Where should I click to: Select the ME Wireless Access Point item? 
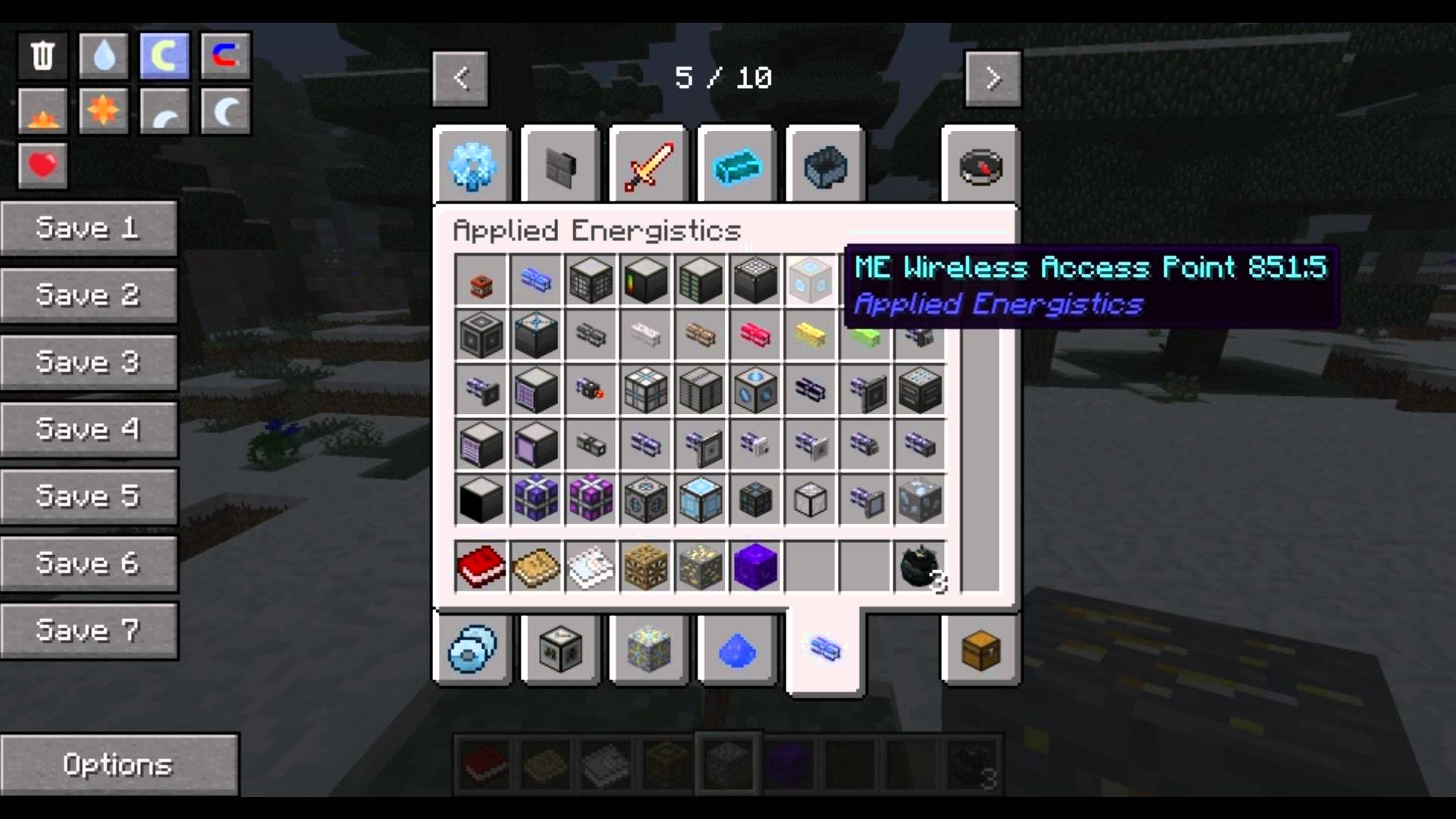click(810, 280)
